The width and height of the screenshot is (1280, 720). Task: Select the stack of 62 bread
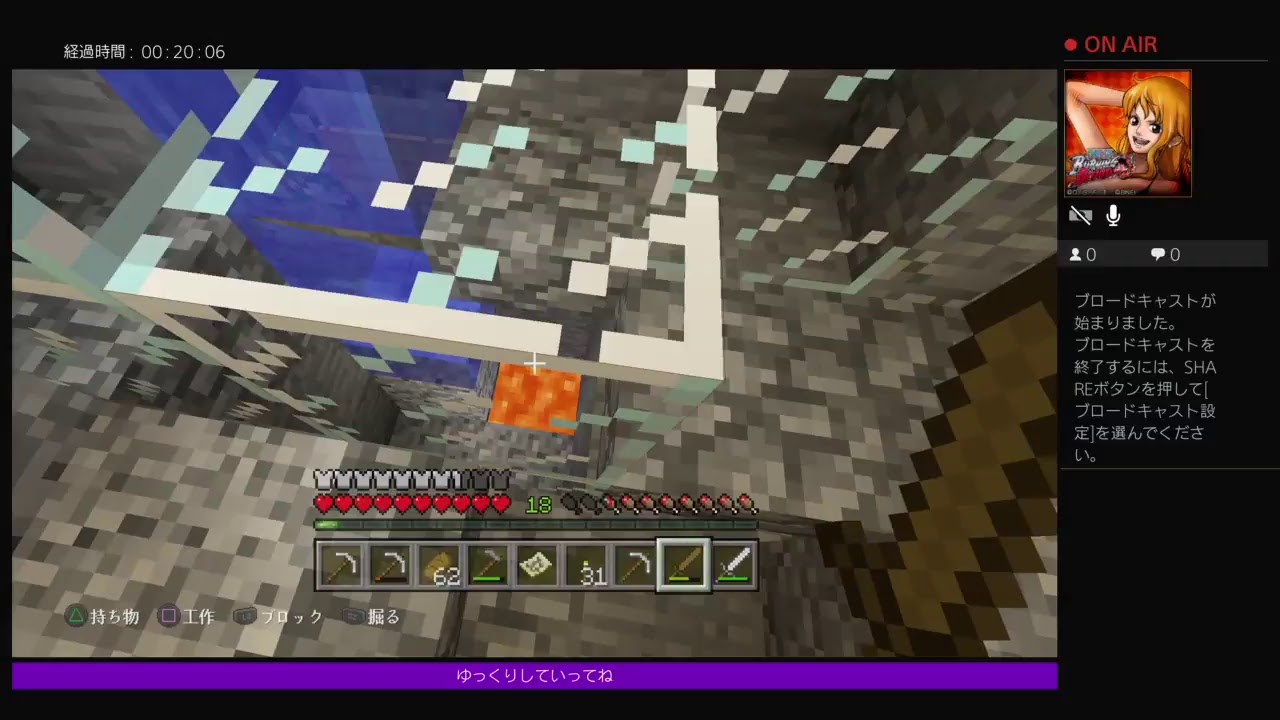(x=439, y=565)
